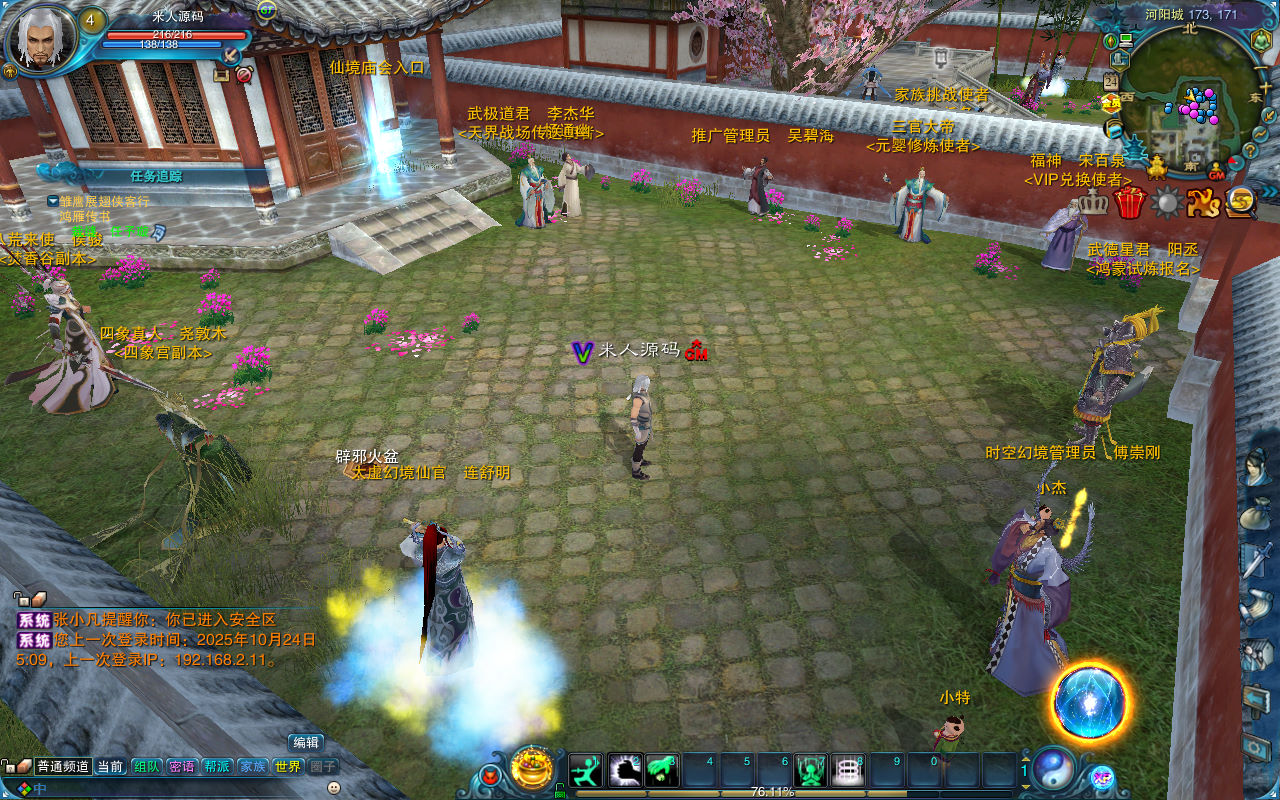Click the GM button beside the minimap
This screenshot has width=1280, height=800.
[1216, 171]
